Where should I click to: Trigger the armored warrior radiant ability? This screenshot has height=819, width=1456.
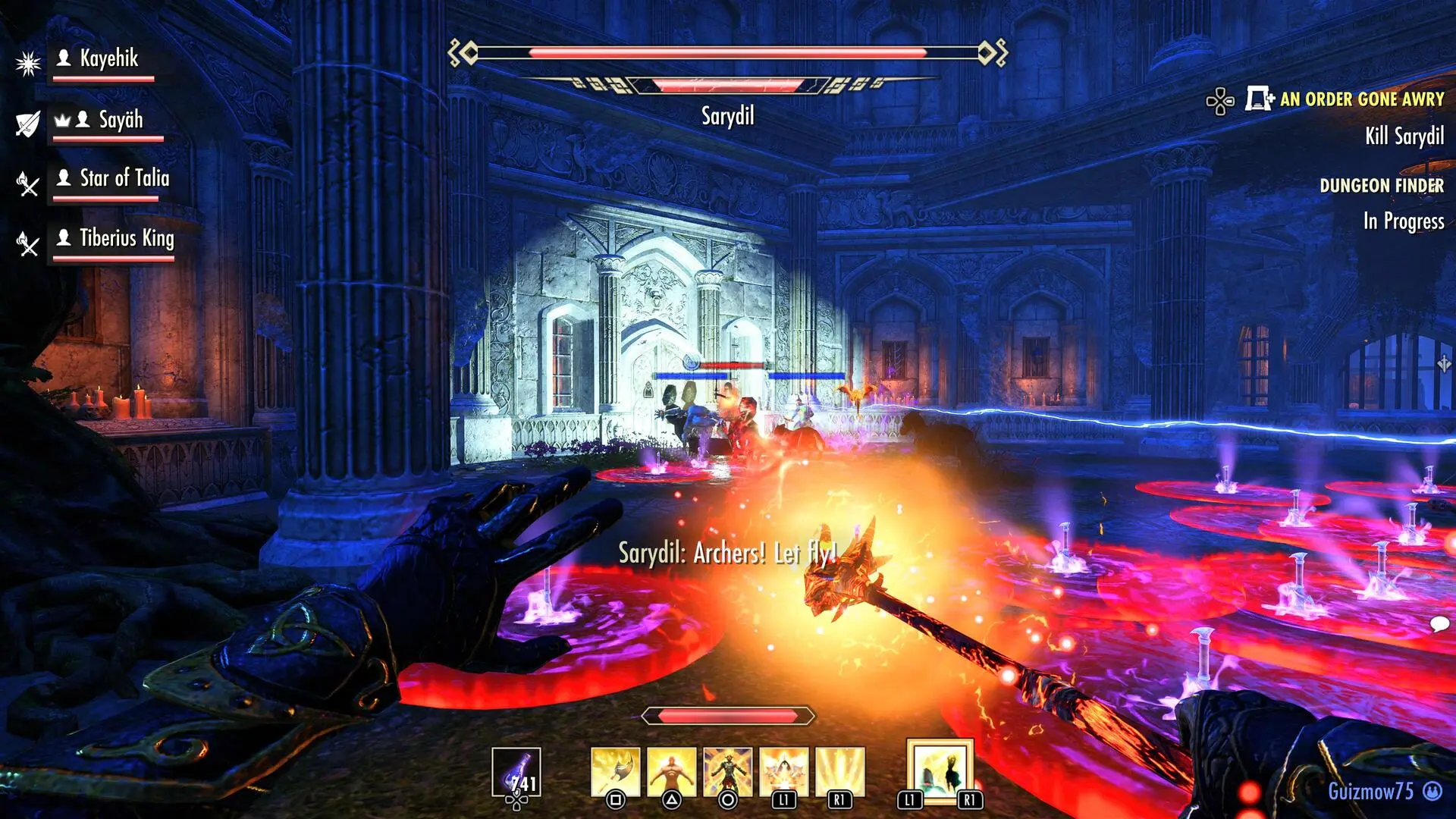point(727,771)
